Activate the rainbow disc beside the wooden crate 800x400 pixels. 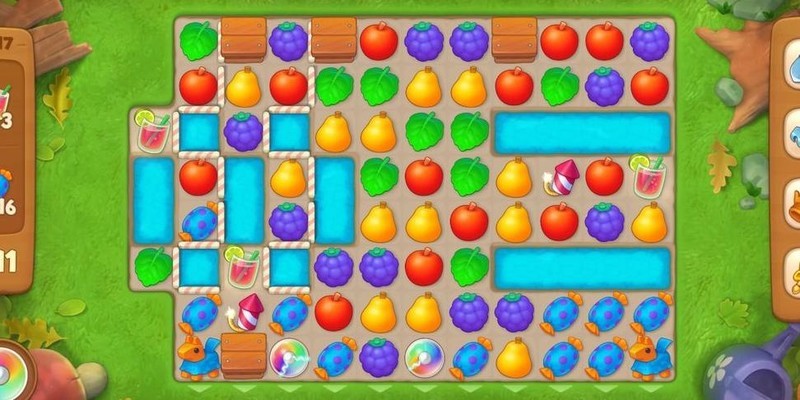coord(288,356)
